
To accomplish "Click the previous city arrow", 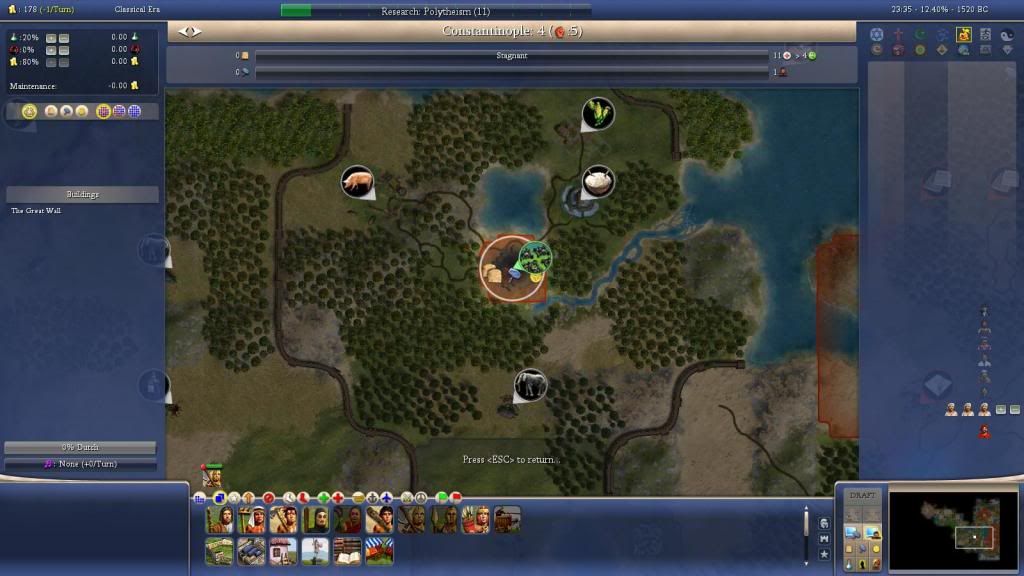I will coord(182,31).
